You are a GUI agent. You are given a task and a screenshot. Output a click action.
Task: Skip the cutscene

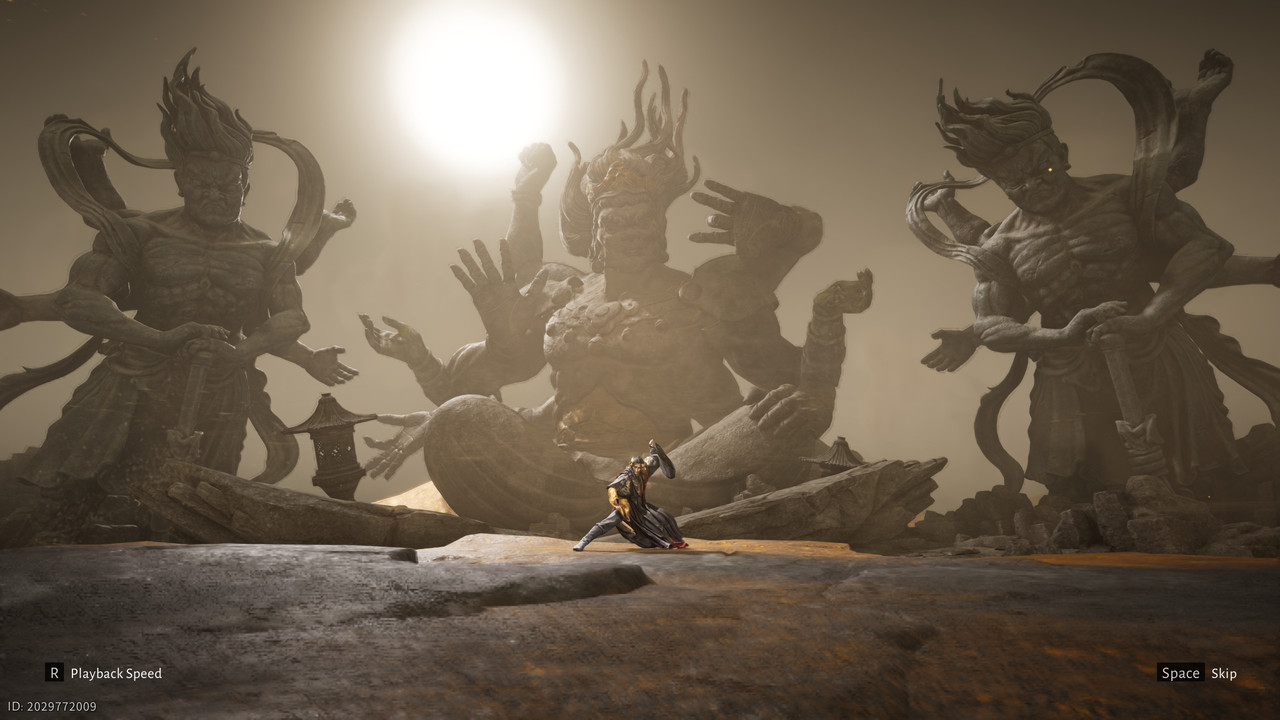[x=1197, y=673]
